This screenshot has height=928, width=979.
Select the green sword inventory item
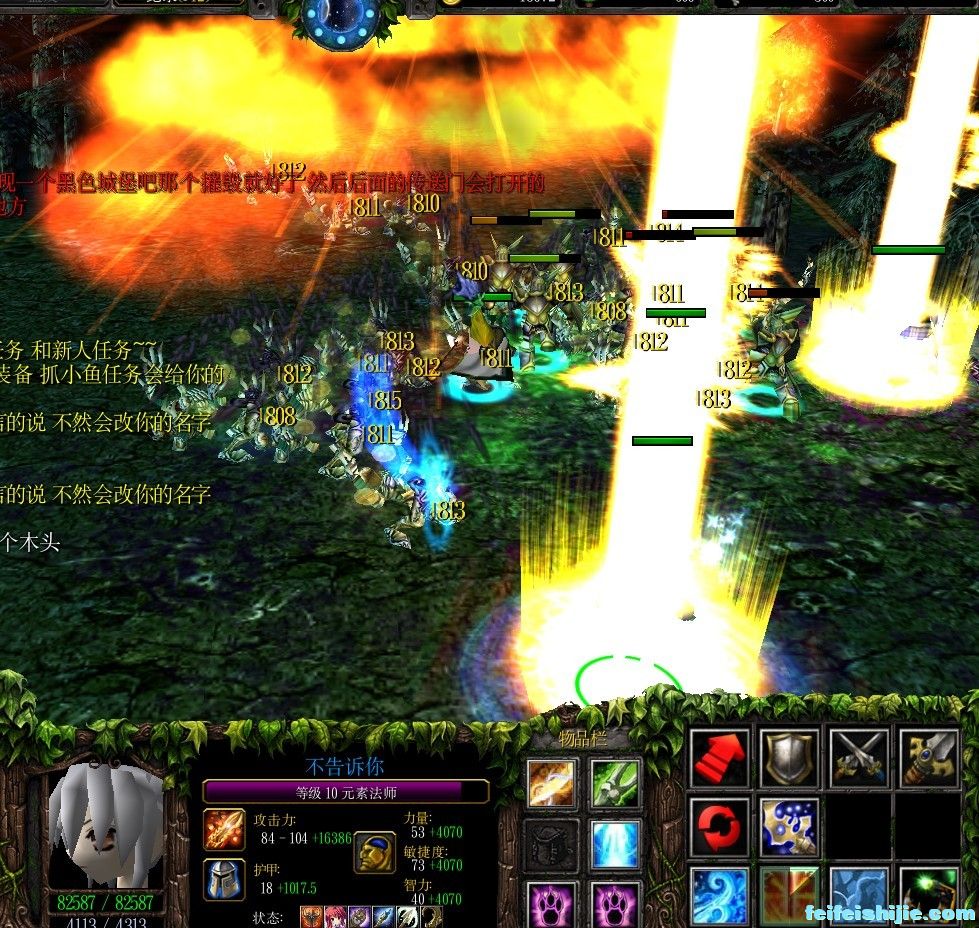click(615, 783)
